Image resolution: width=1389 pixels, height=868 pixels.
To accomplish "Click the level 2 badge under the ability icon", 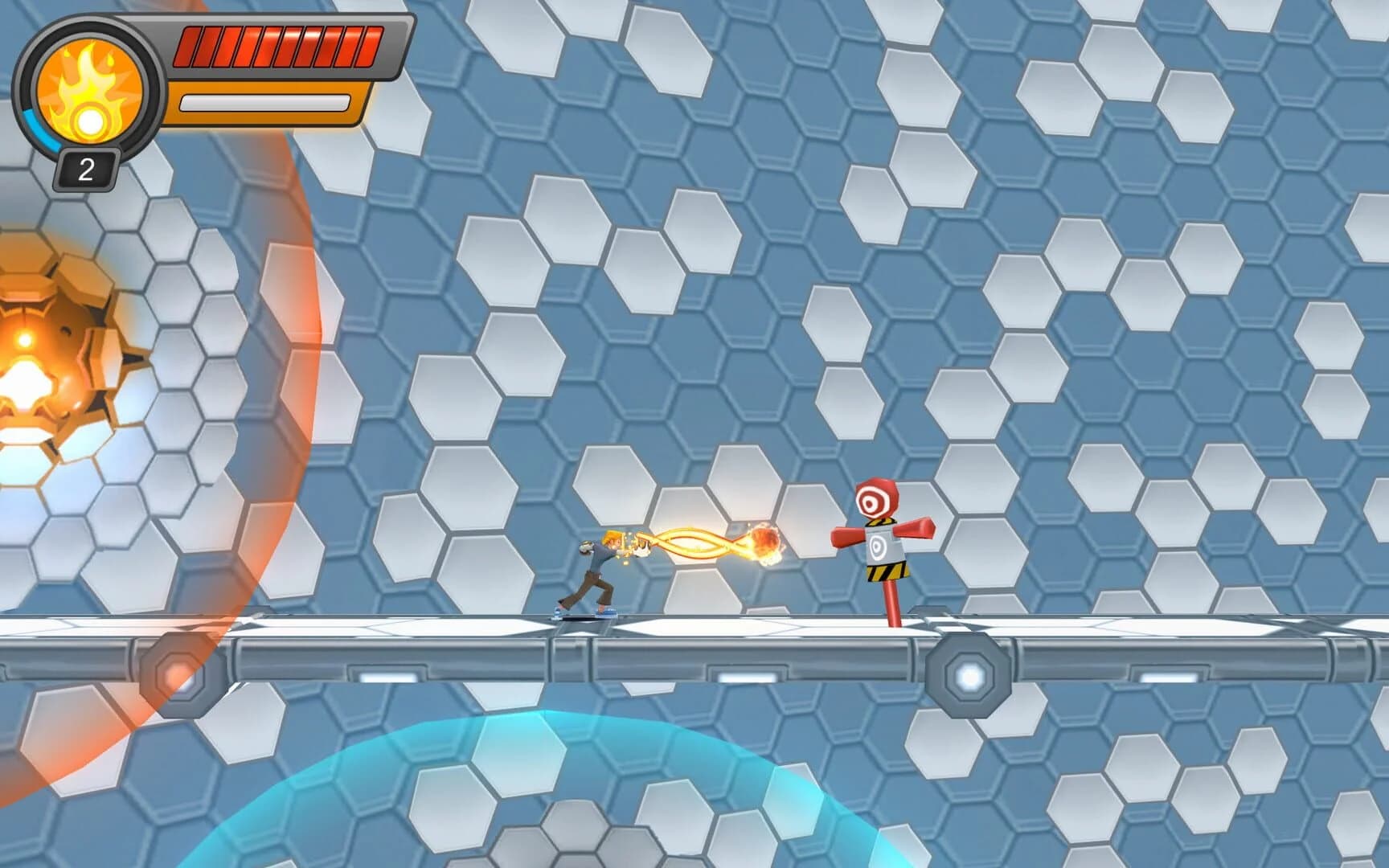I will [x=86, y=167].
